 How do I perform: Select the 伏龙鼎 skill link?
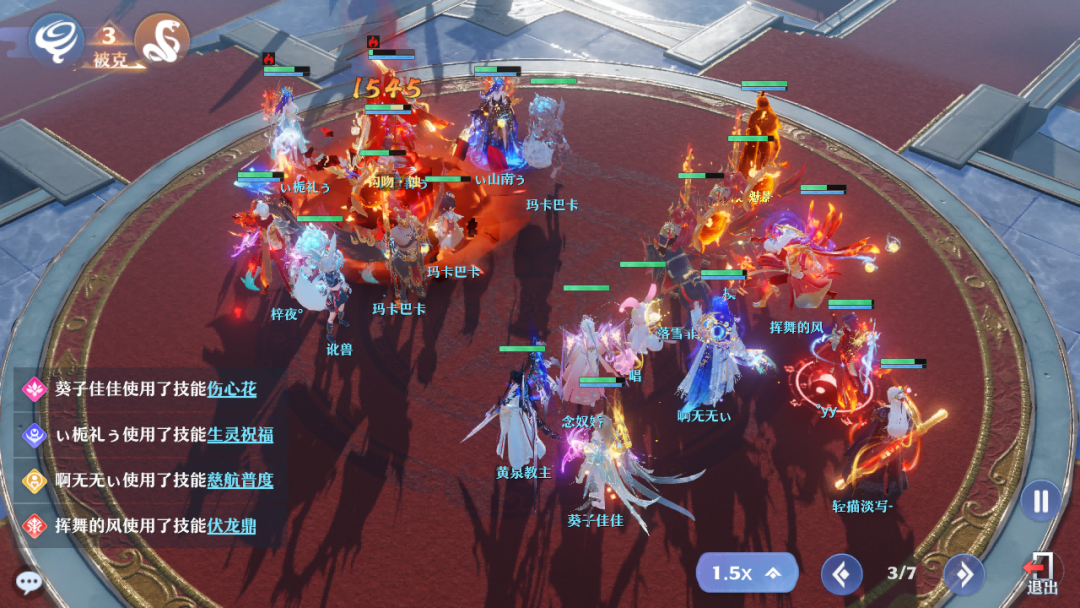[x=232, y=526]
